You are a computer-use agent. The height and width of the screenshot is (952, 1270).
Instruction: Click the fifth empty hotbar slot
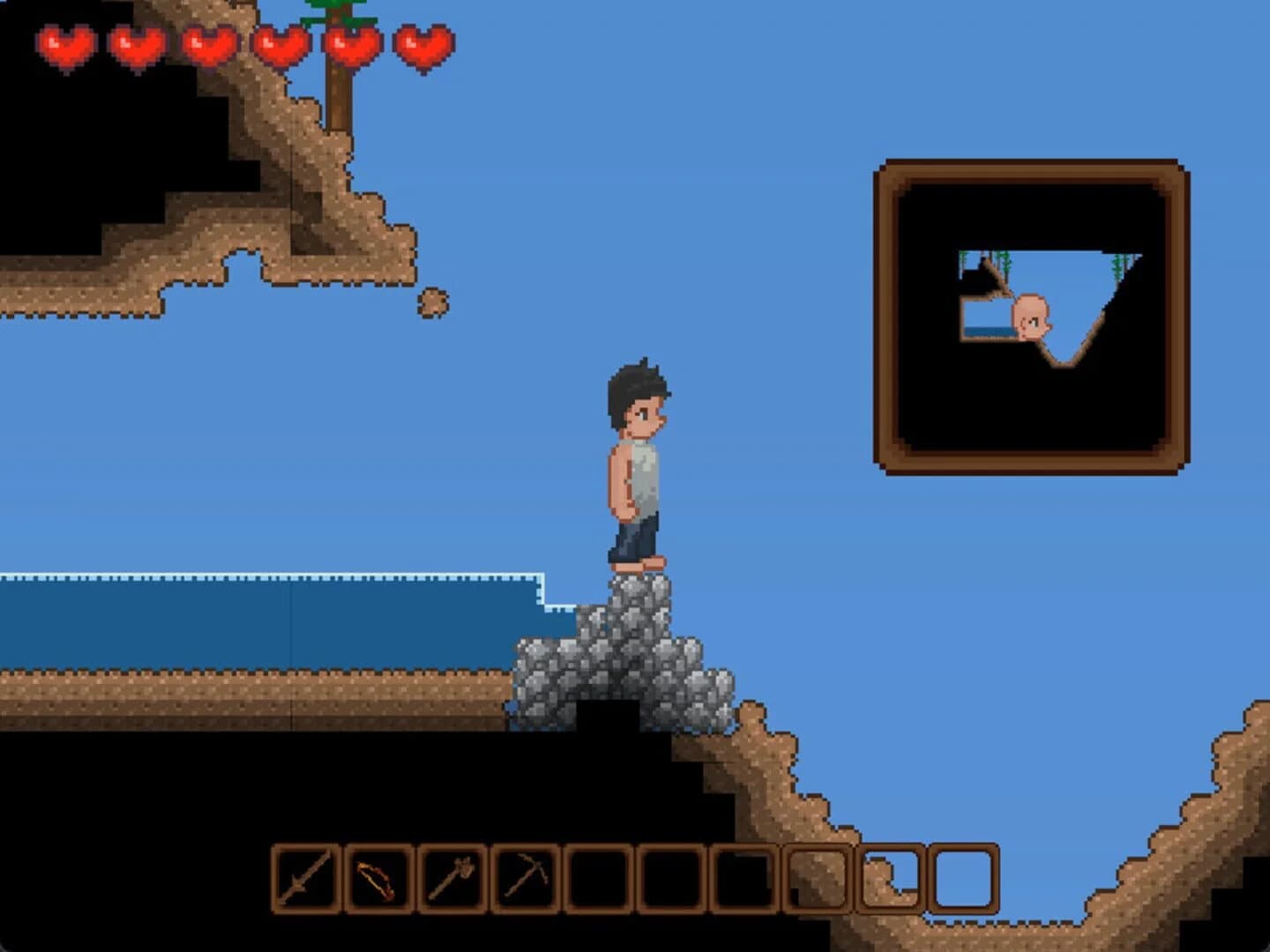coord(893,880)
